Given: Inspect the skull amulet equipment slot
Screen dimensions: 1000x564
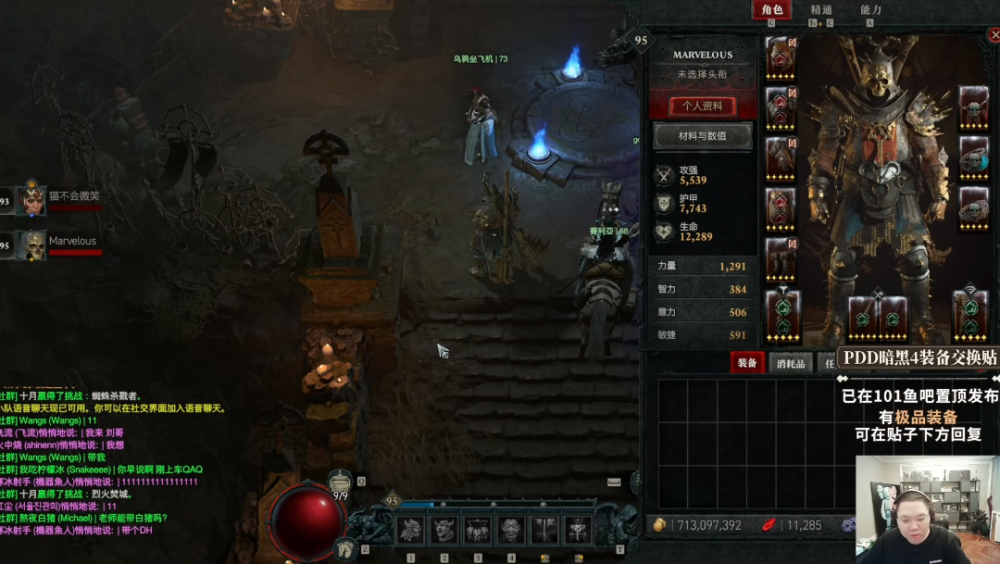Looking at the screenshot, I should [x=973, y=106].
